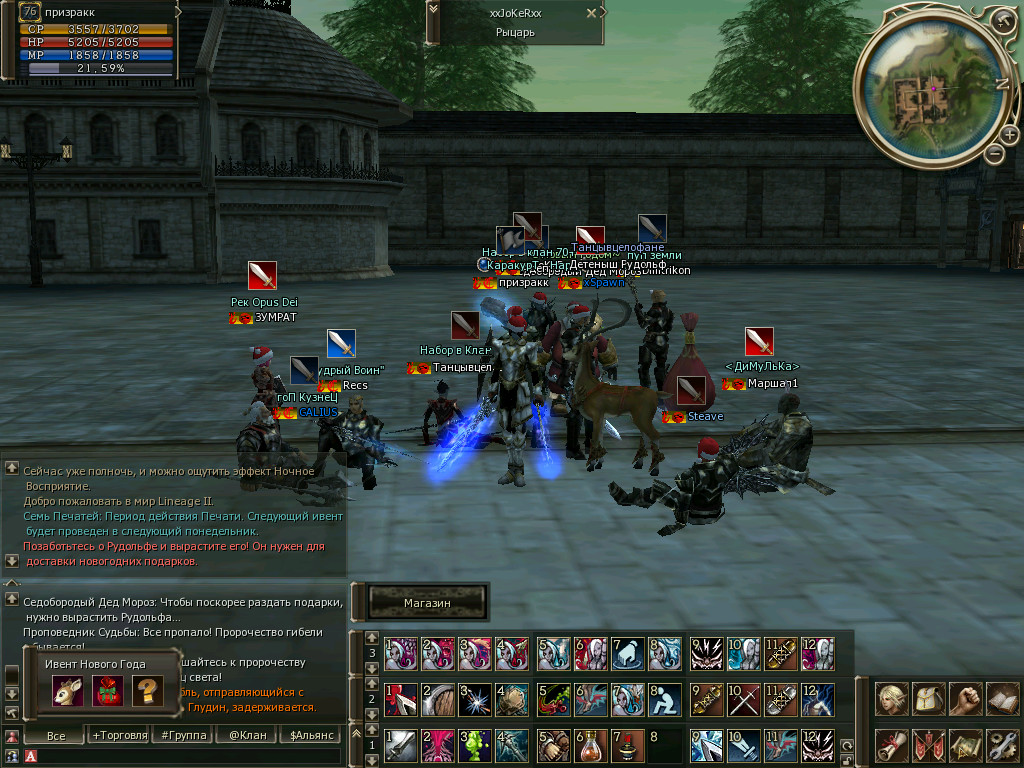Open the character status elf portrait icon
This screenshot has height=768, width=1024.
892,699
